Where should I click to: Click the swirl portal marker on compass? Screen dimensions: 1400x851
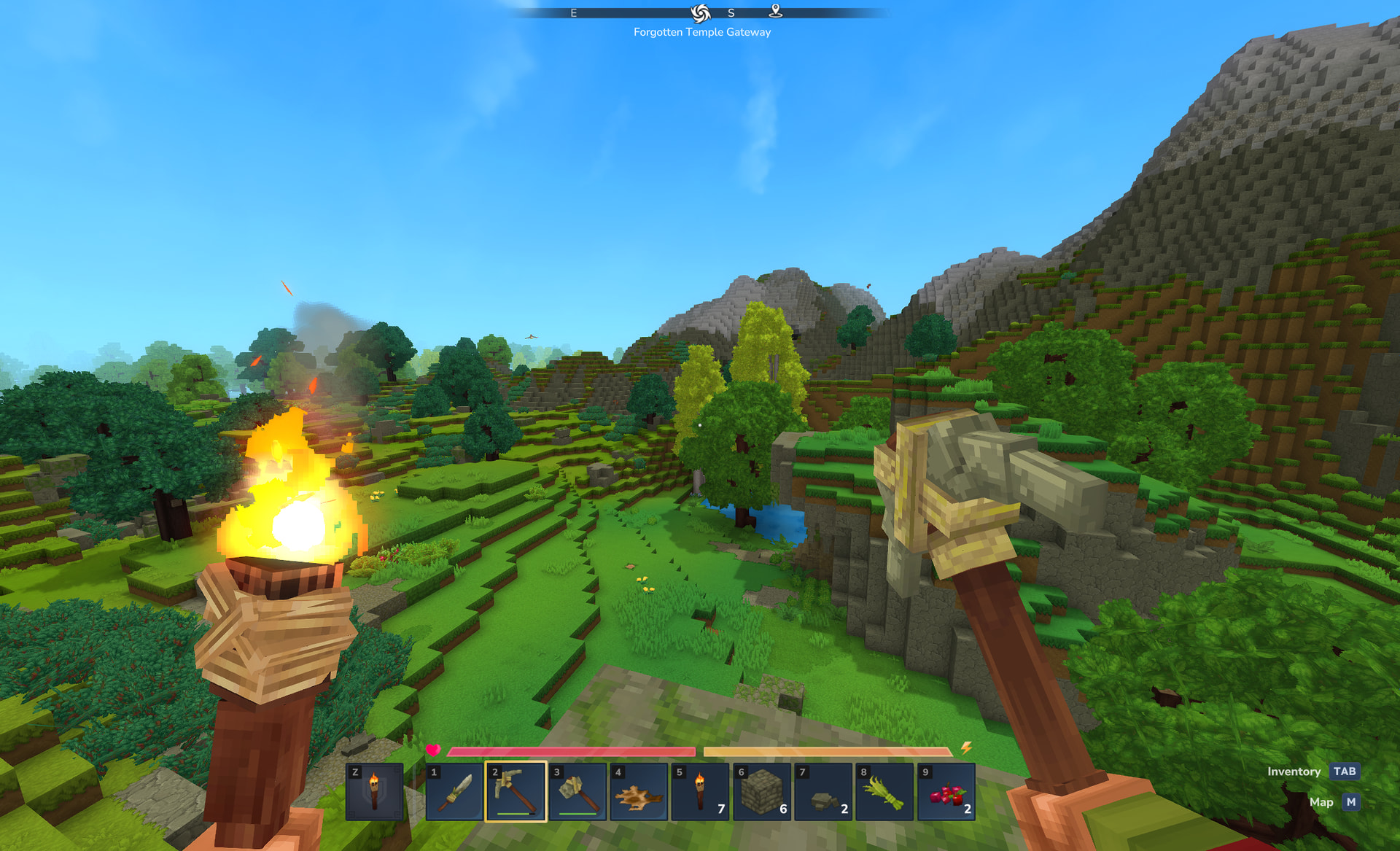pyautogui.click(x=701, y=13)
